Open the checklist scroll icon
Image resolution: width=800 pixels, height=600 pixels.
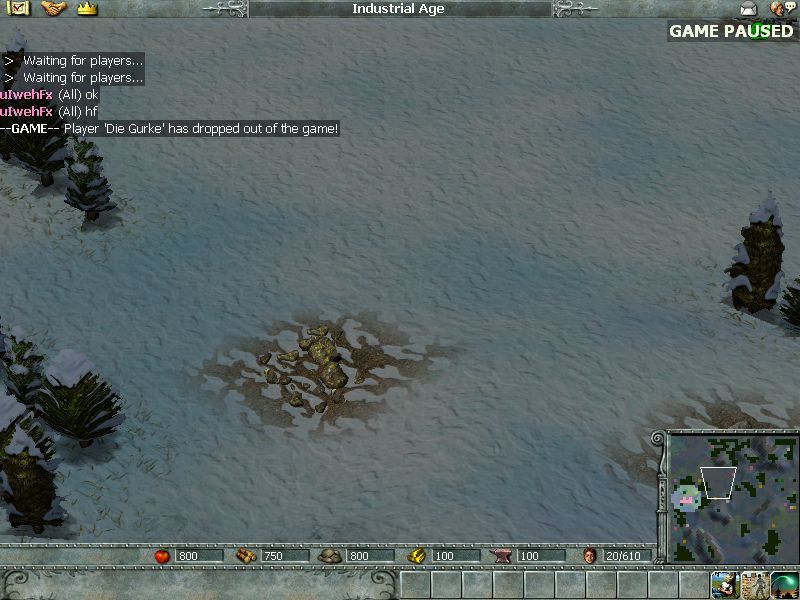tap(19, 9)
